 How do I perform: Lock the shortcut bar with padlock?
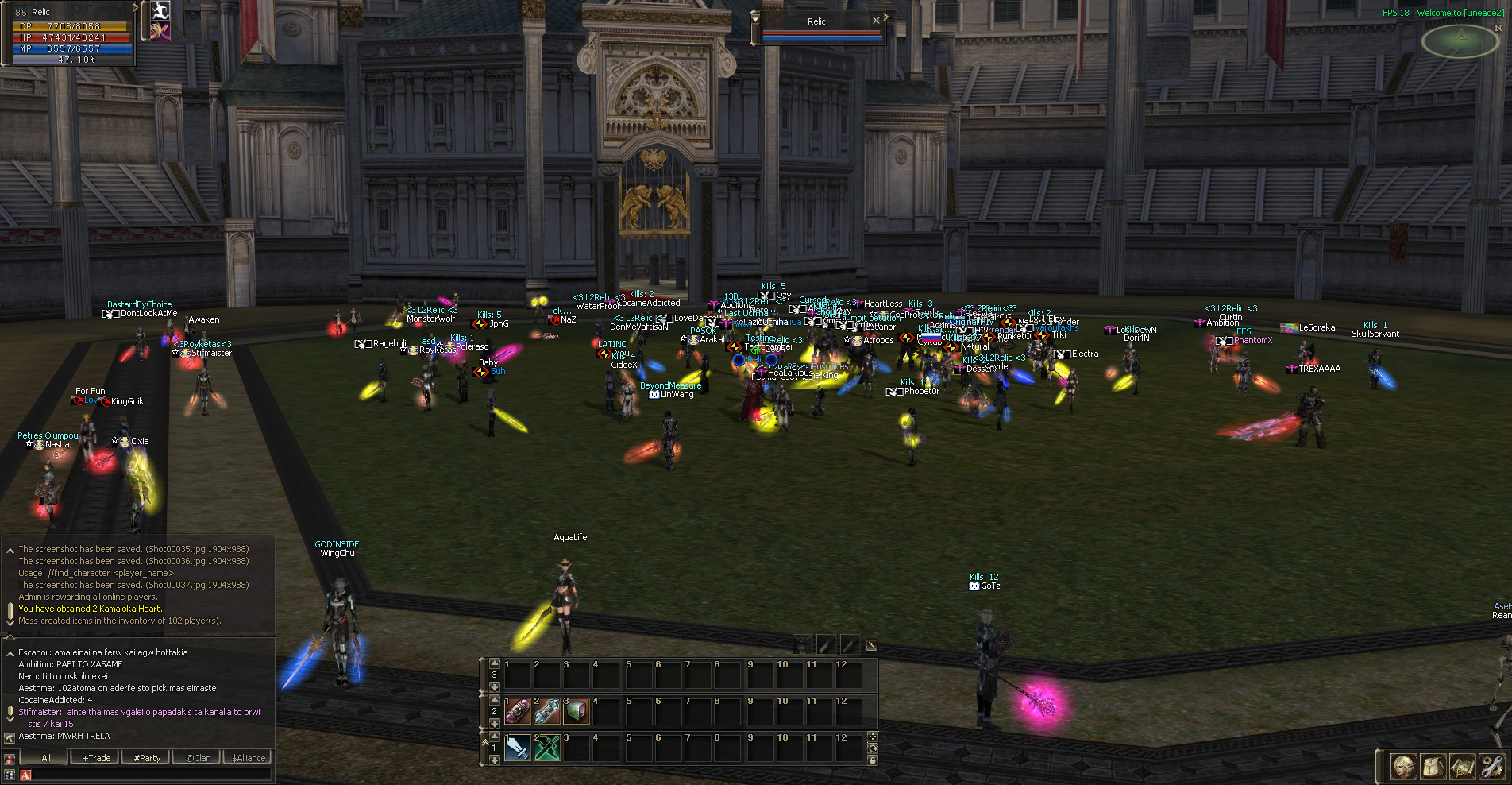pos(873,760)
